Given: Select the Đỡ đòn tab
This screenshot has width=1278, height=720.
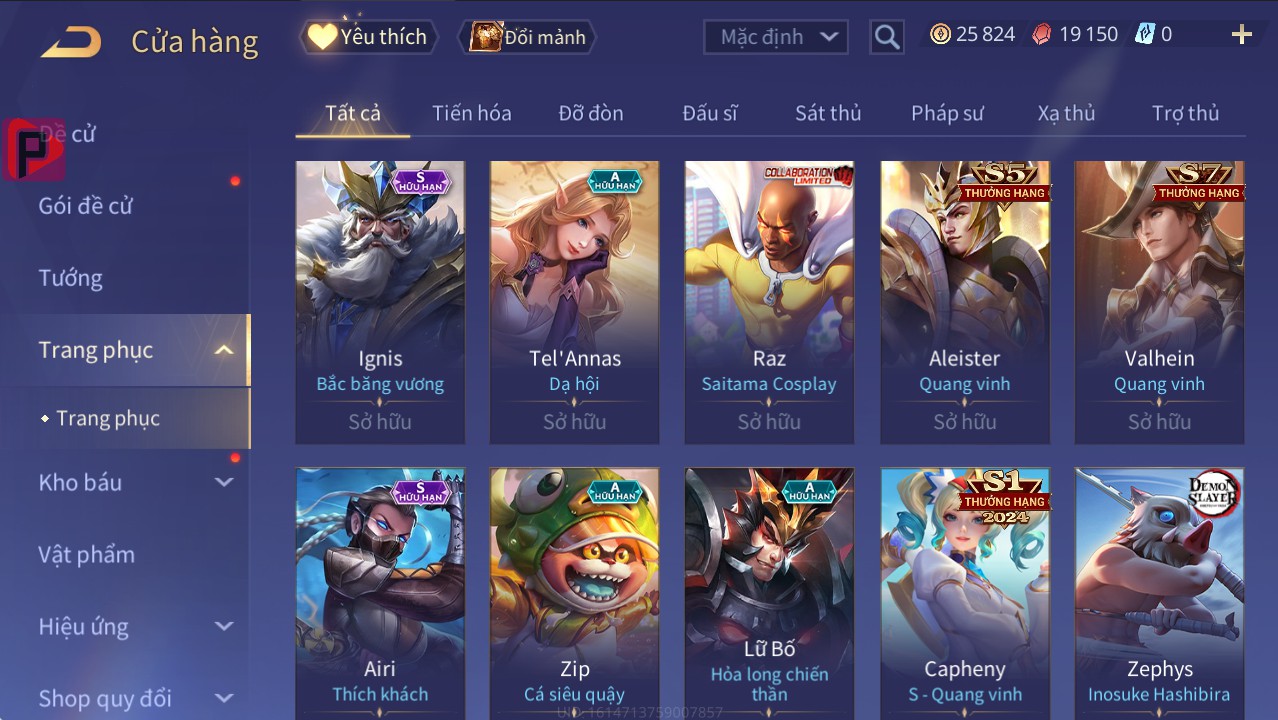Looking at the screenshot, I should coord(590,113).
